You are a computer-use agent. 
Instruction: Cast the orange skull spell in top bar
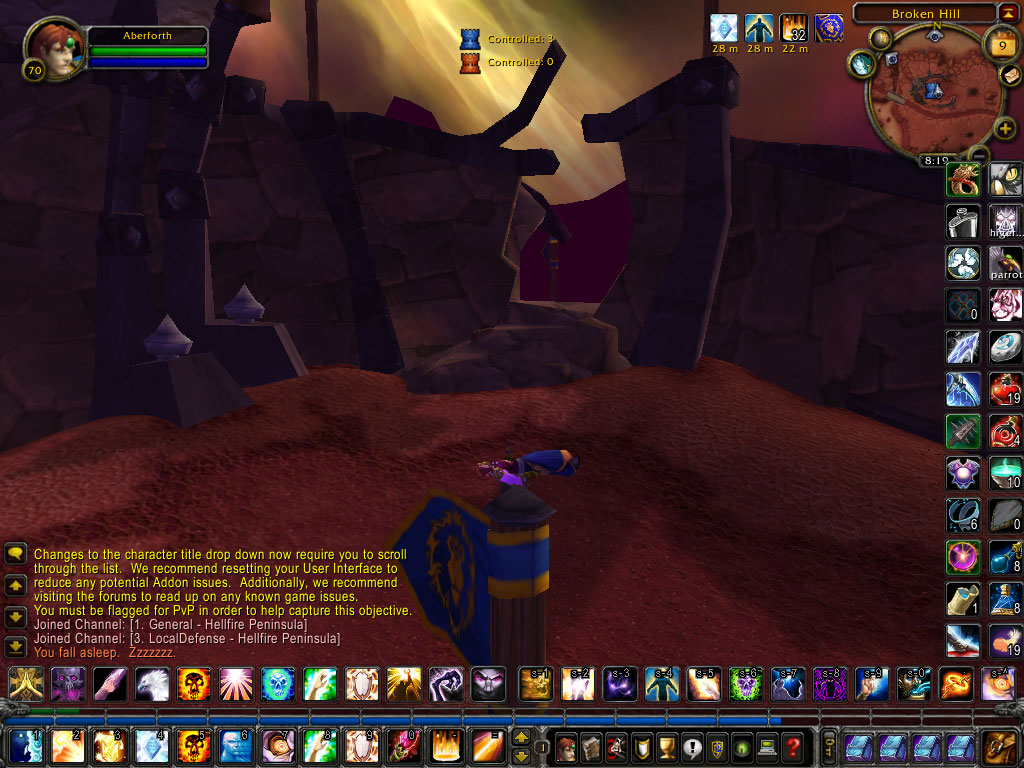(194, 684)
